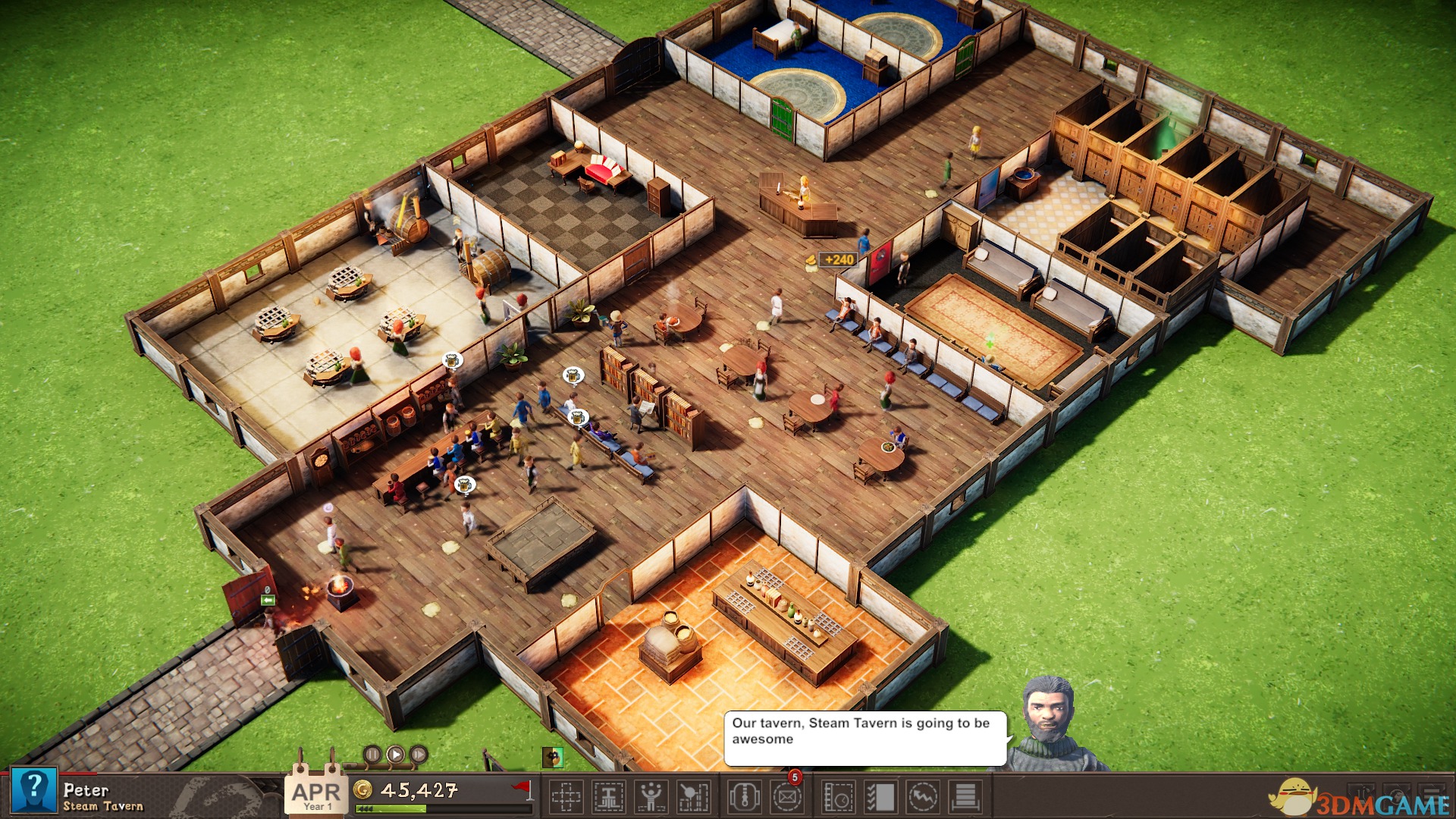This screenshot has width=1456, height=819.
Task: Click the red flag goal icon
Action: (522, 789)
